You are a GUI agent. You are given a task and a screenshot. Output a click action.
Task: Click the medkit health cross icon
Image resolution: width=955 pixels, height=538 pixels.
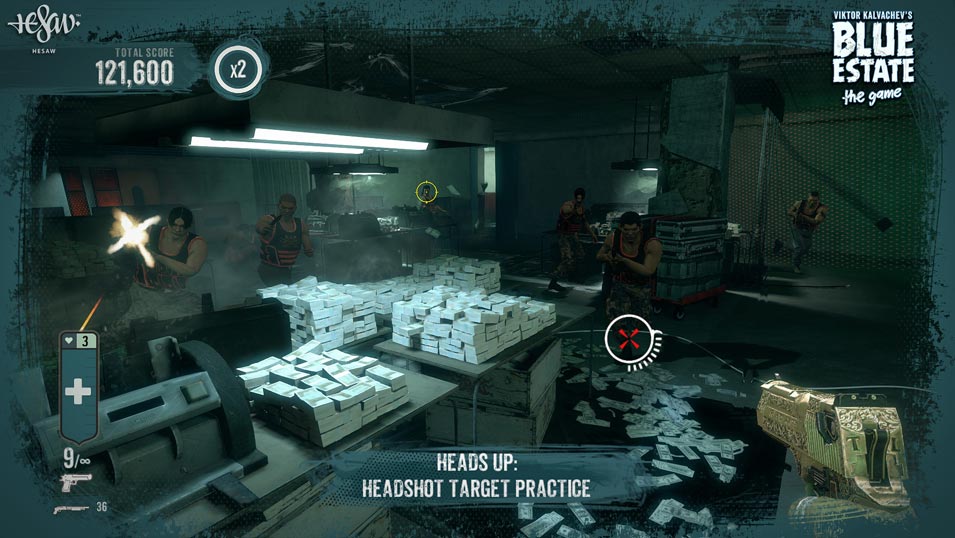[78, 391]
